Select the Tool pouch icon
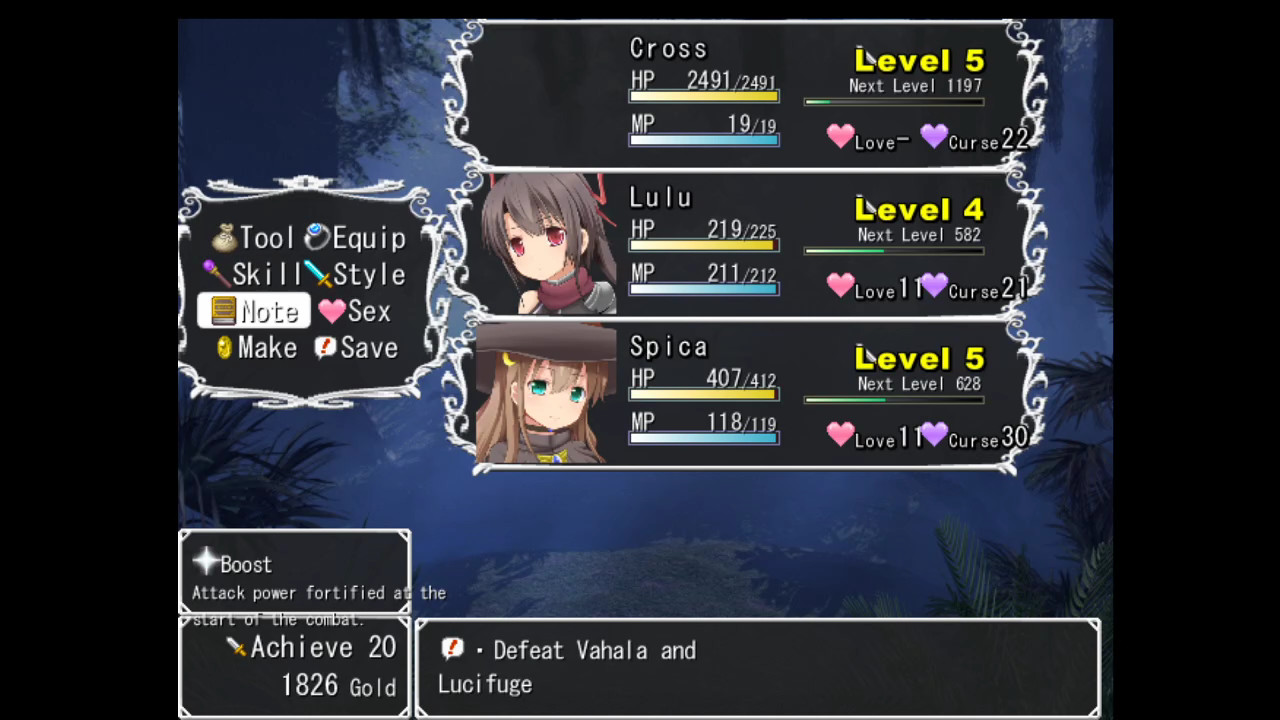Viewport: 1280px width, 720px height. click(x=224, y=237)
